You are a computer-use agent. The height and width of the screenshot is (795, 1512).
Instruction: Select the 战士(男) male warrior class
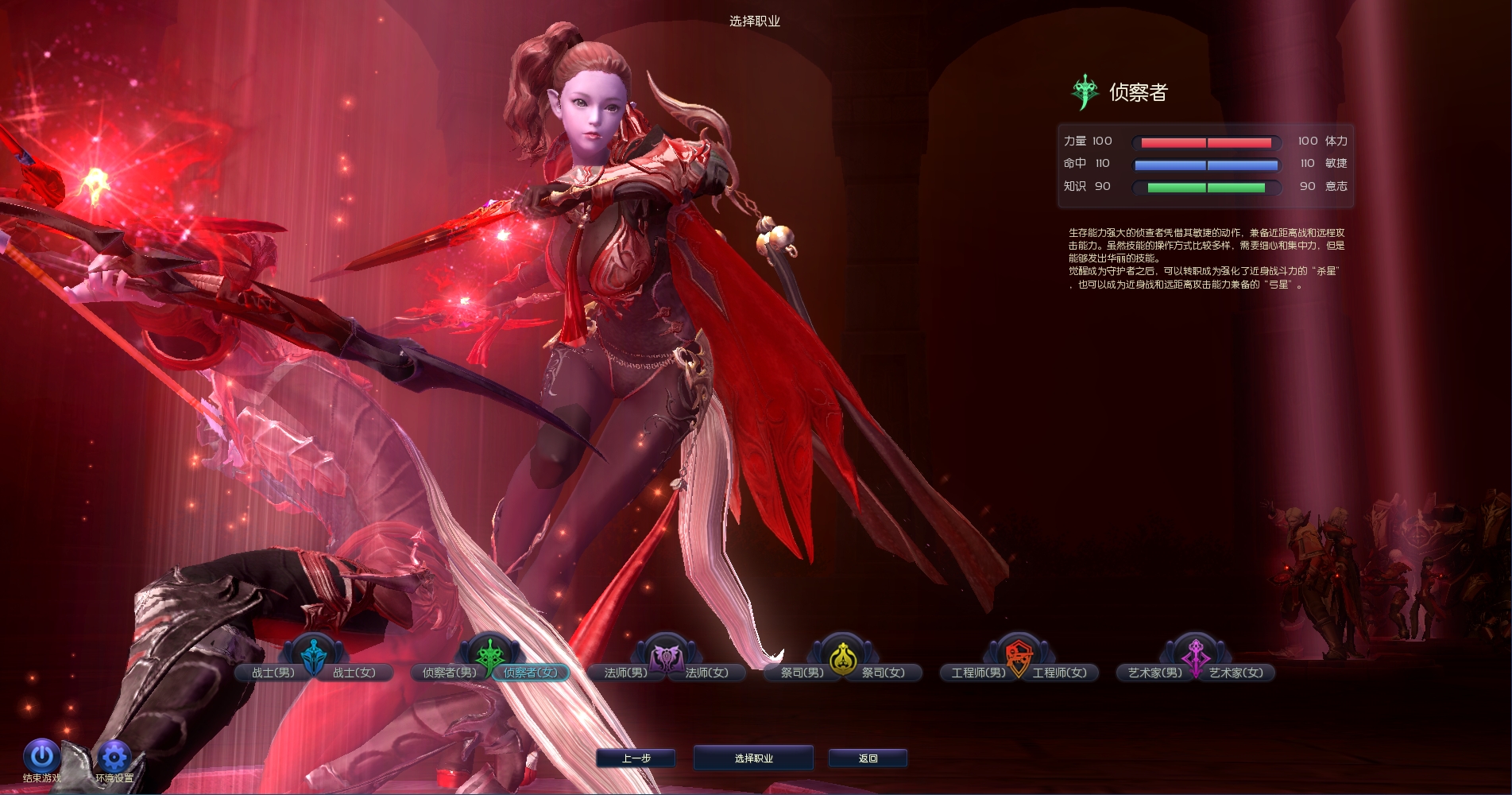point(273,673)
